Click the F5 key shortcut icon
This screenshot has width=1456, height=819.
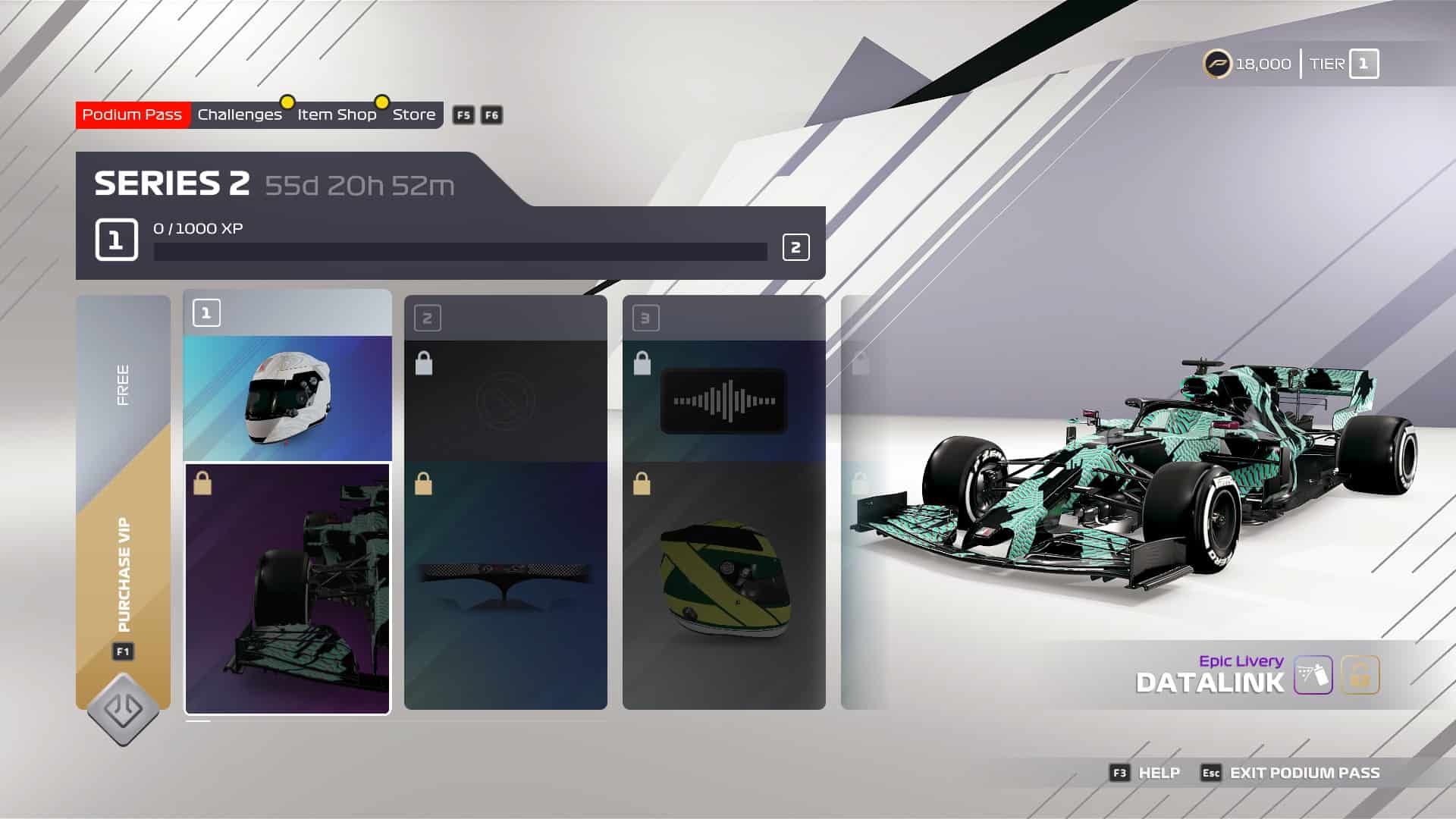(x=463, y=115)
